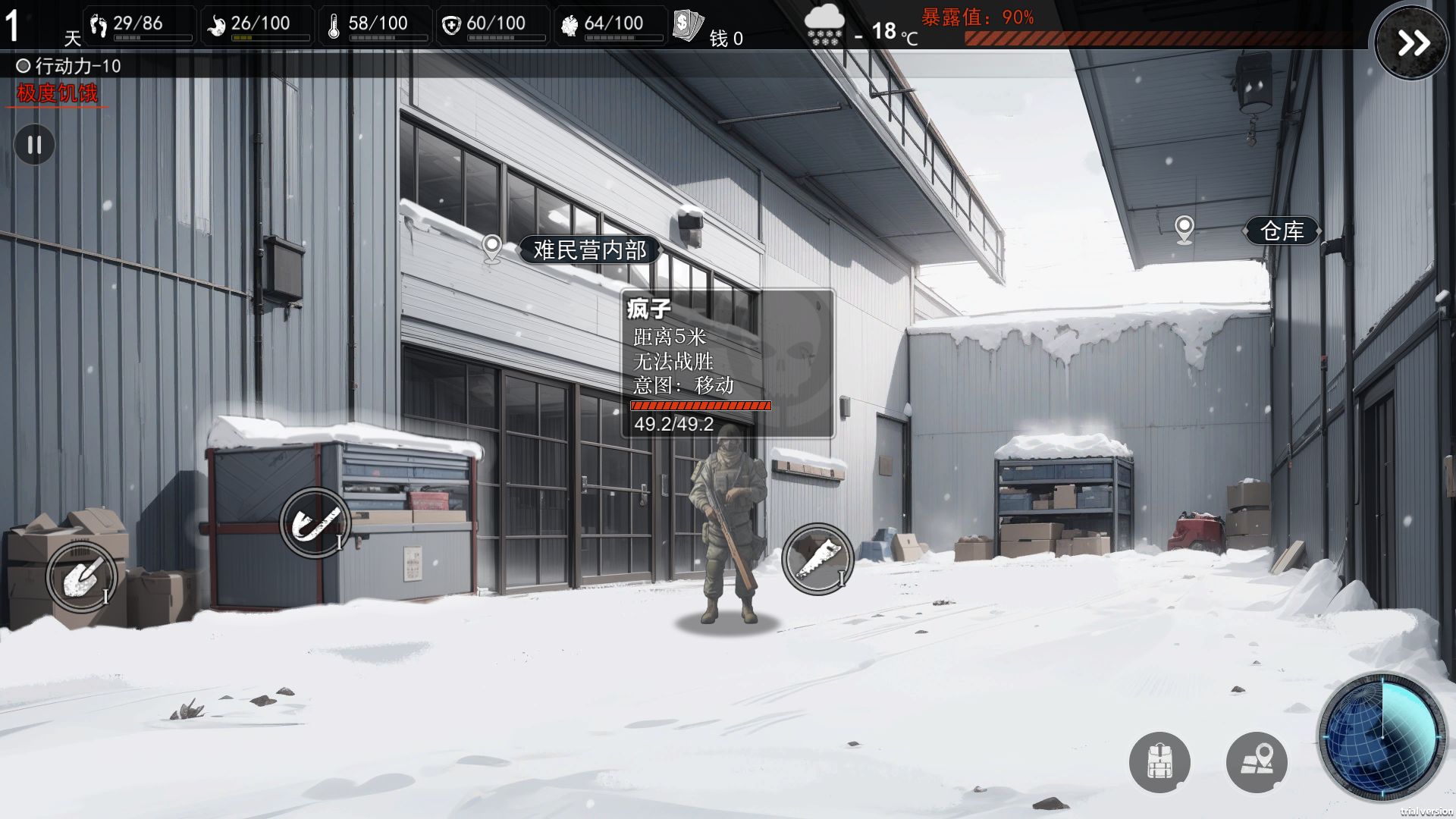The image size is (1456, 819).
Task: Use the hand saw action icon
Action: (x=817, y=559)
